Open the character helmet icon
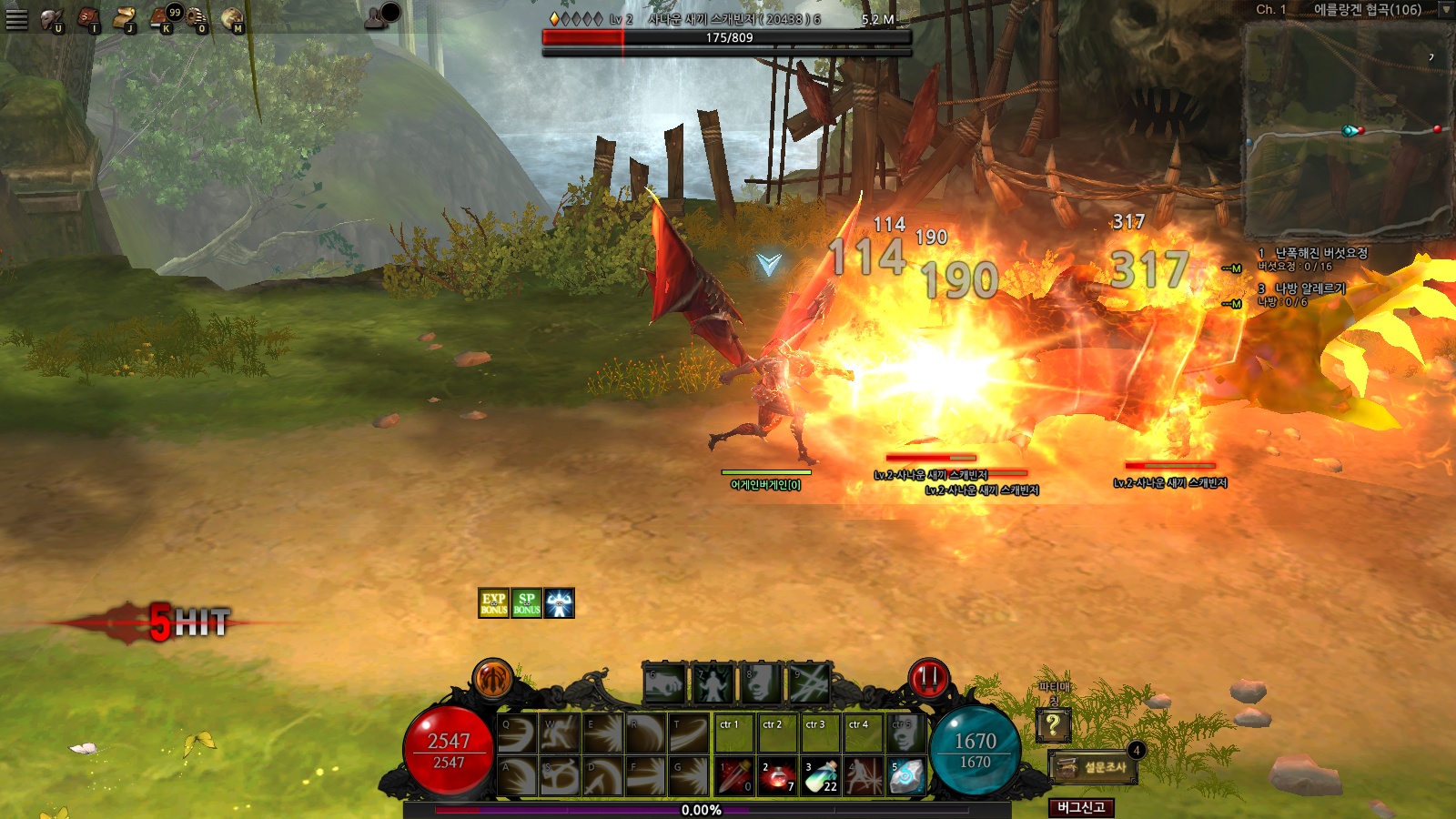Image resolution: width=1456 pixels, height=819 pixels. 51,18
